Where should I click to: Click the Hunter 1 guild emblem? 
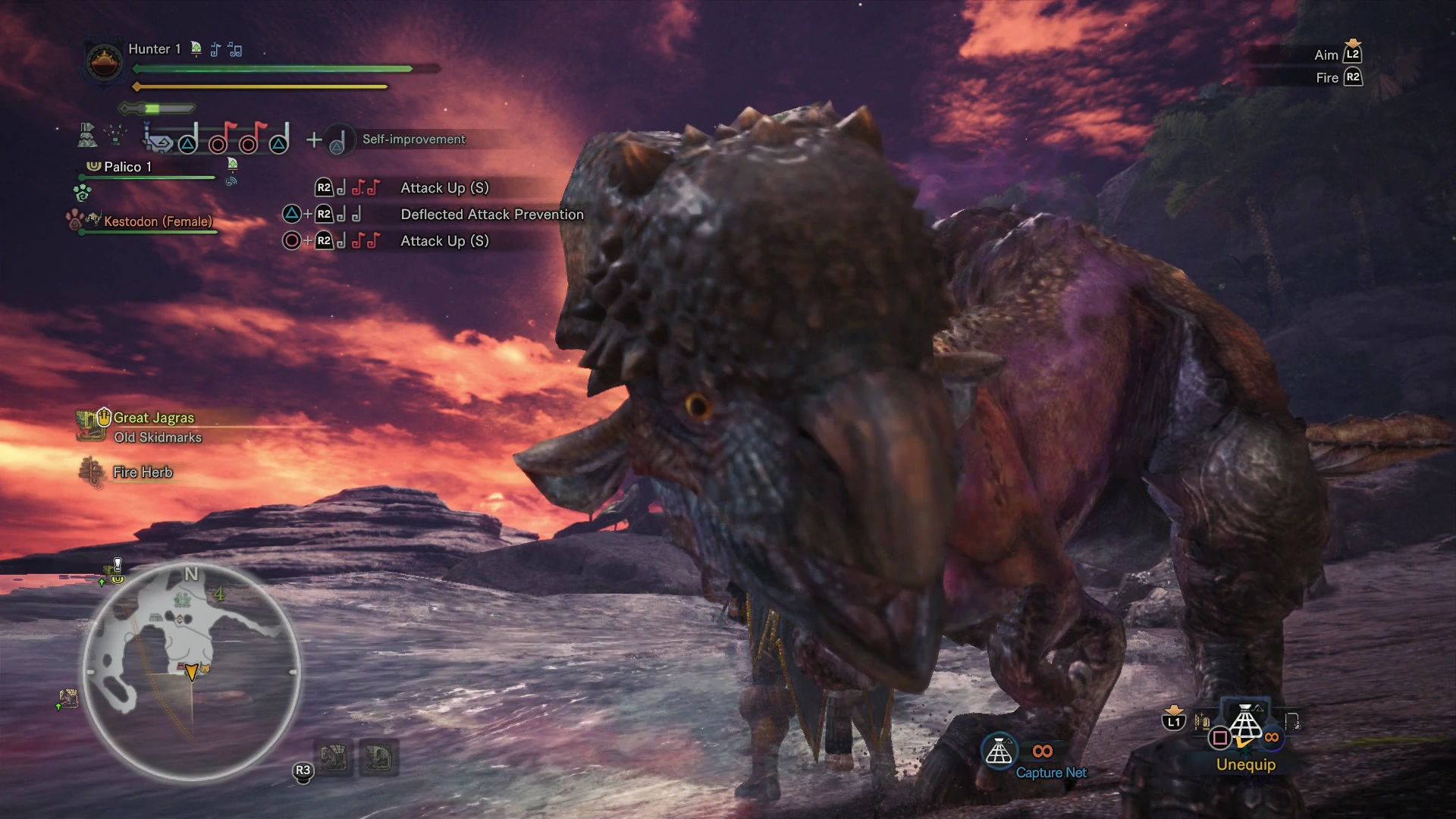pos(103,63)
